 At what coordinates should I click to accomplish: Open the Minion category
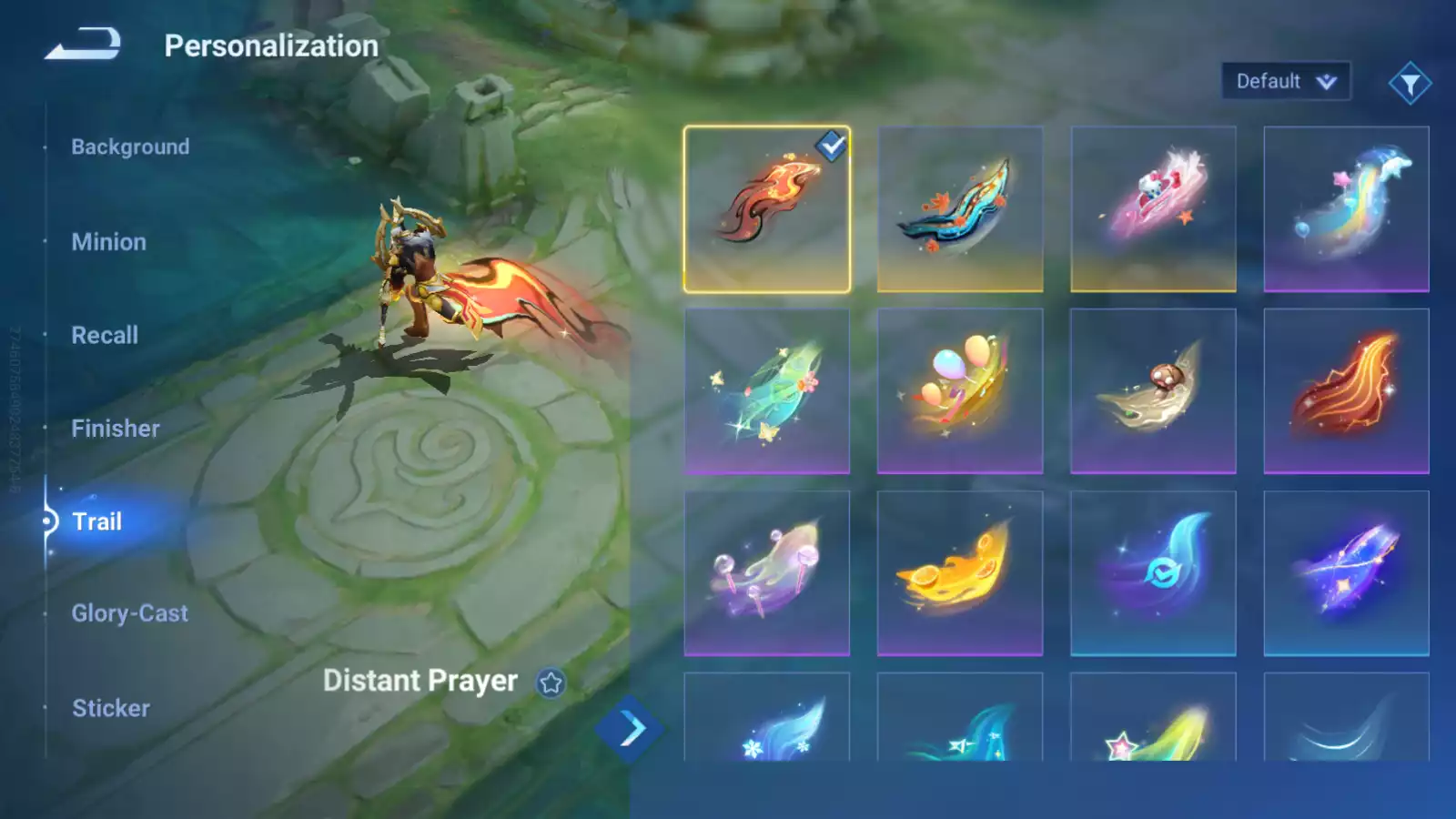click(108, 242)
